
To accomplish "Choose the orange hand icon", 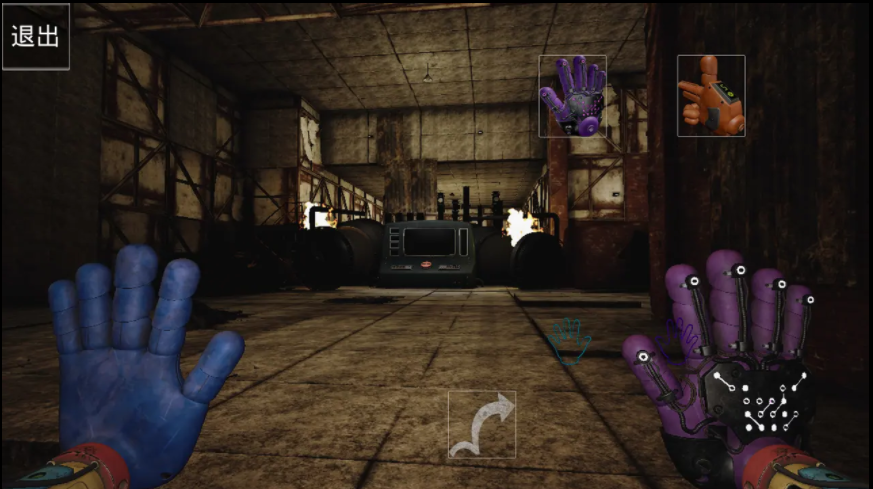I will click(x=711, y=96).
